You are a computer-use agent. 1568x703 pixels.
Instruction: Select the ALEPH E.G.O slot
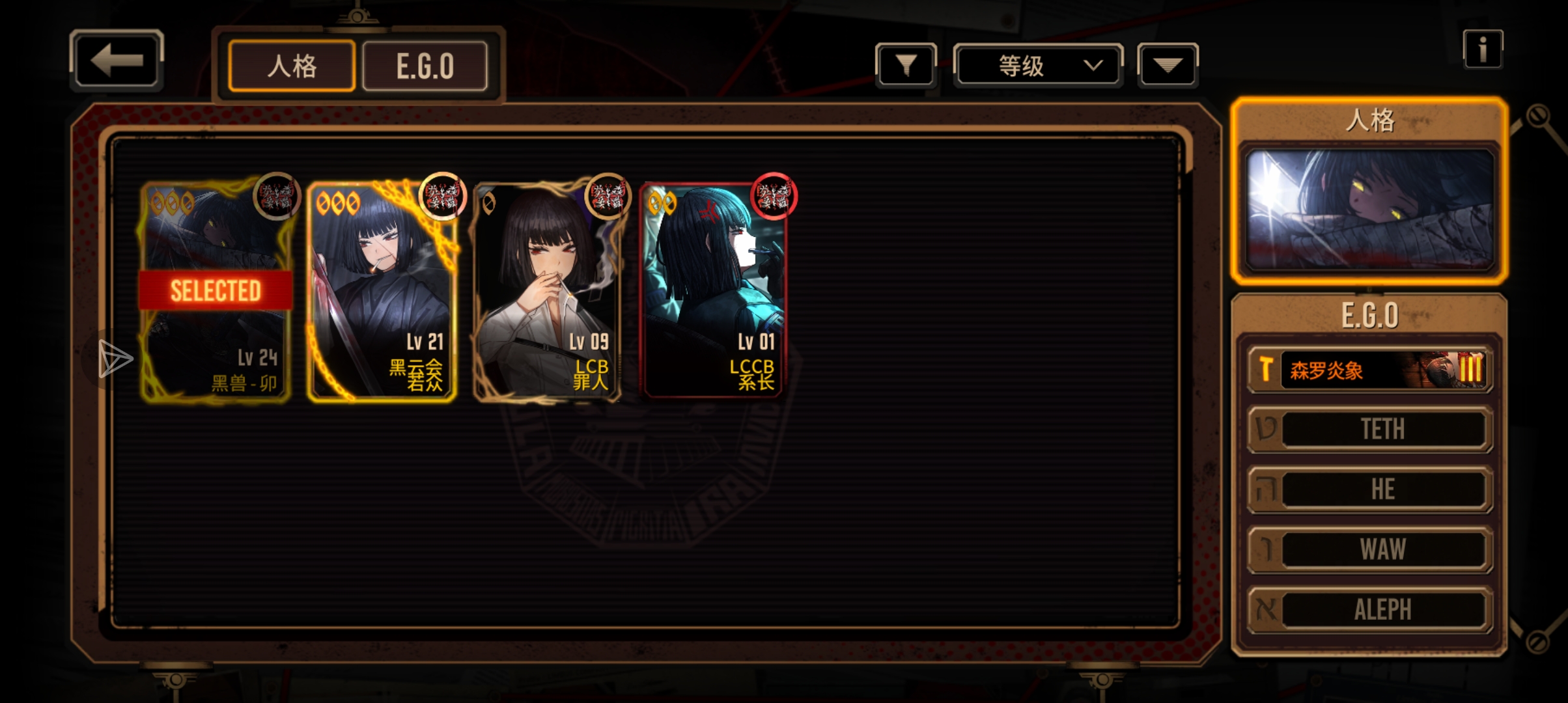(1370, 610)
